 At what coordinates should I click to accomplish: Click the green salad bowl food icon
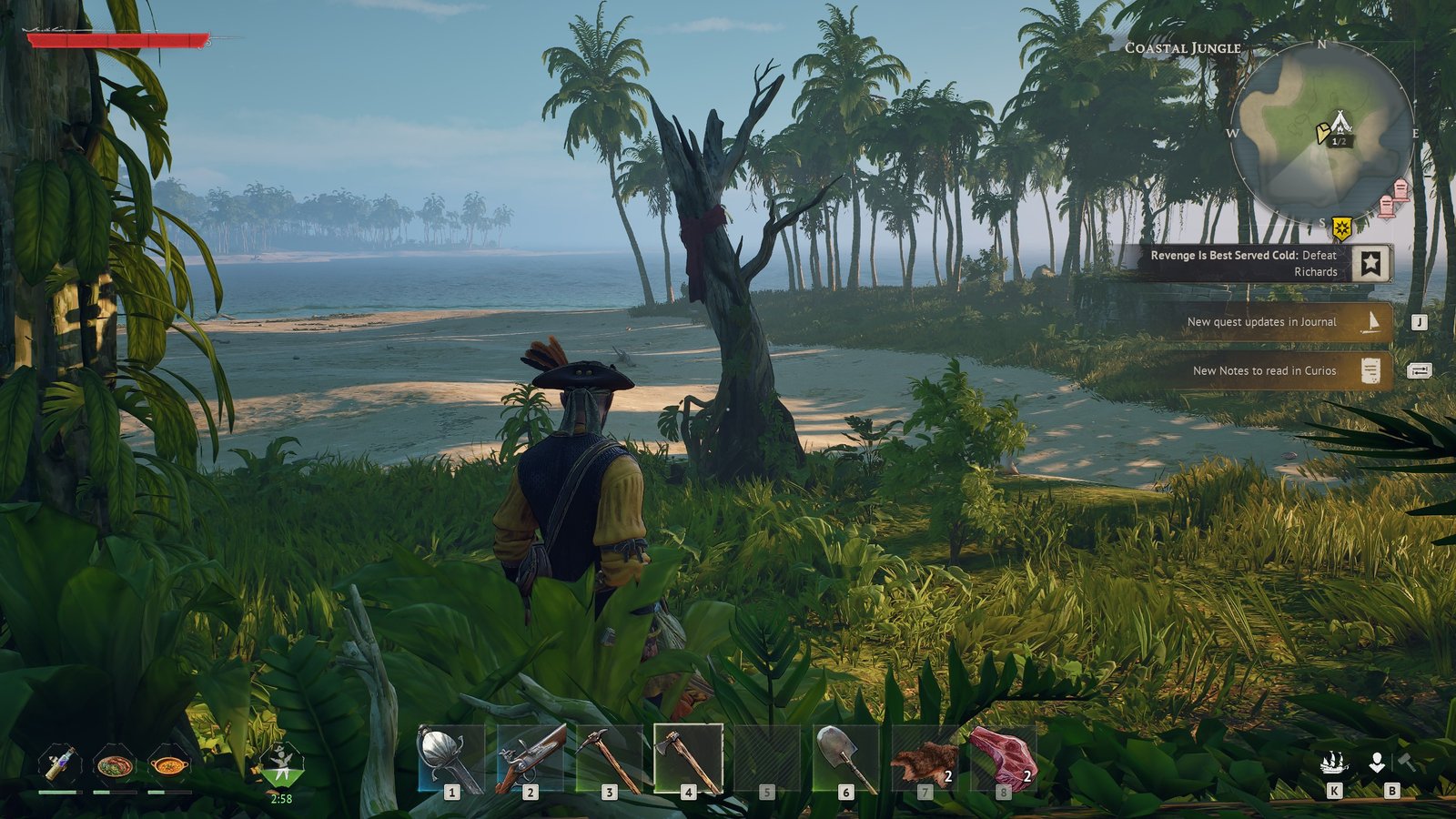tap(115, 764)
